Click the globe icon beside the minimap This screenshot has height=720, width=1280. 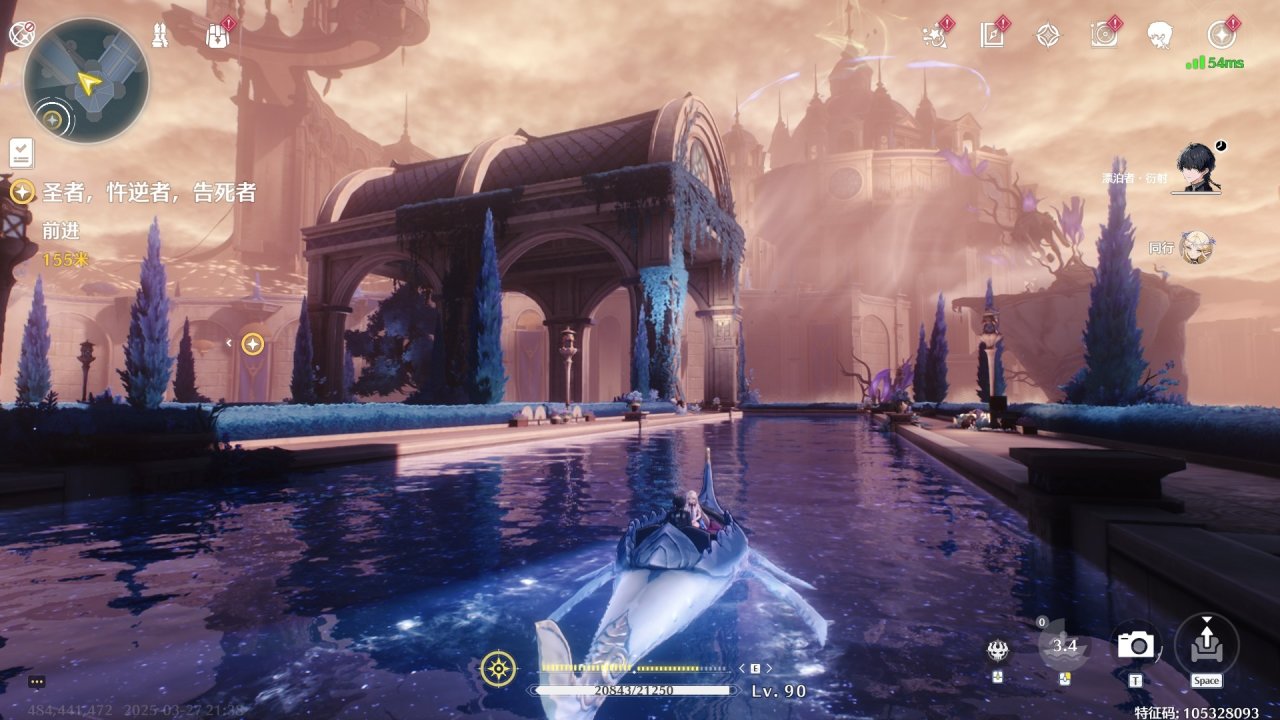[x=21, y=34]
